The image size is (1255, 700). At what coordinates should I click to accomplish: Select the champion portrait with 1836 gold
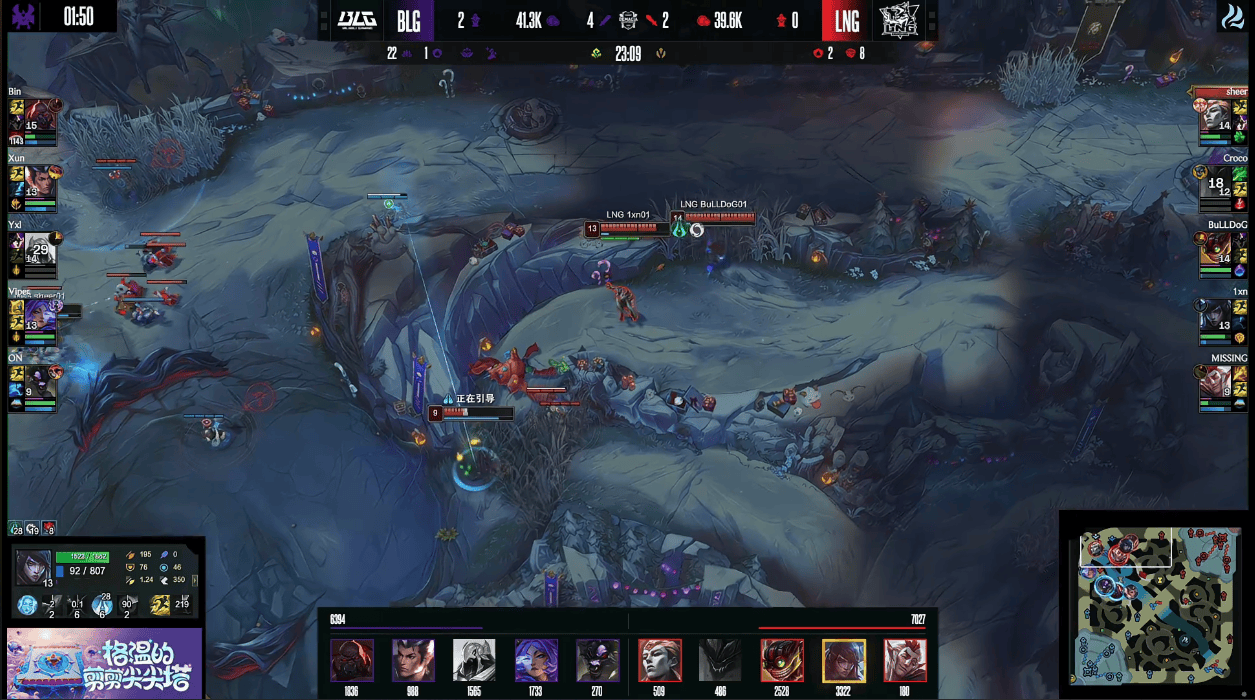352,660
